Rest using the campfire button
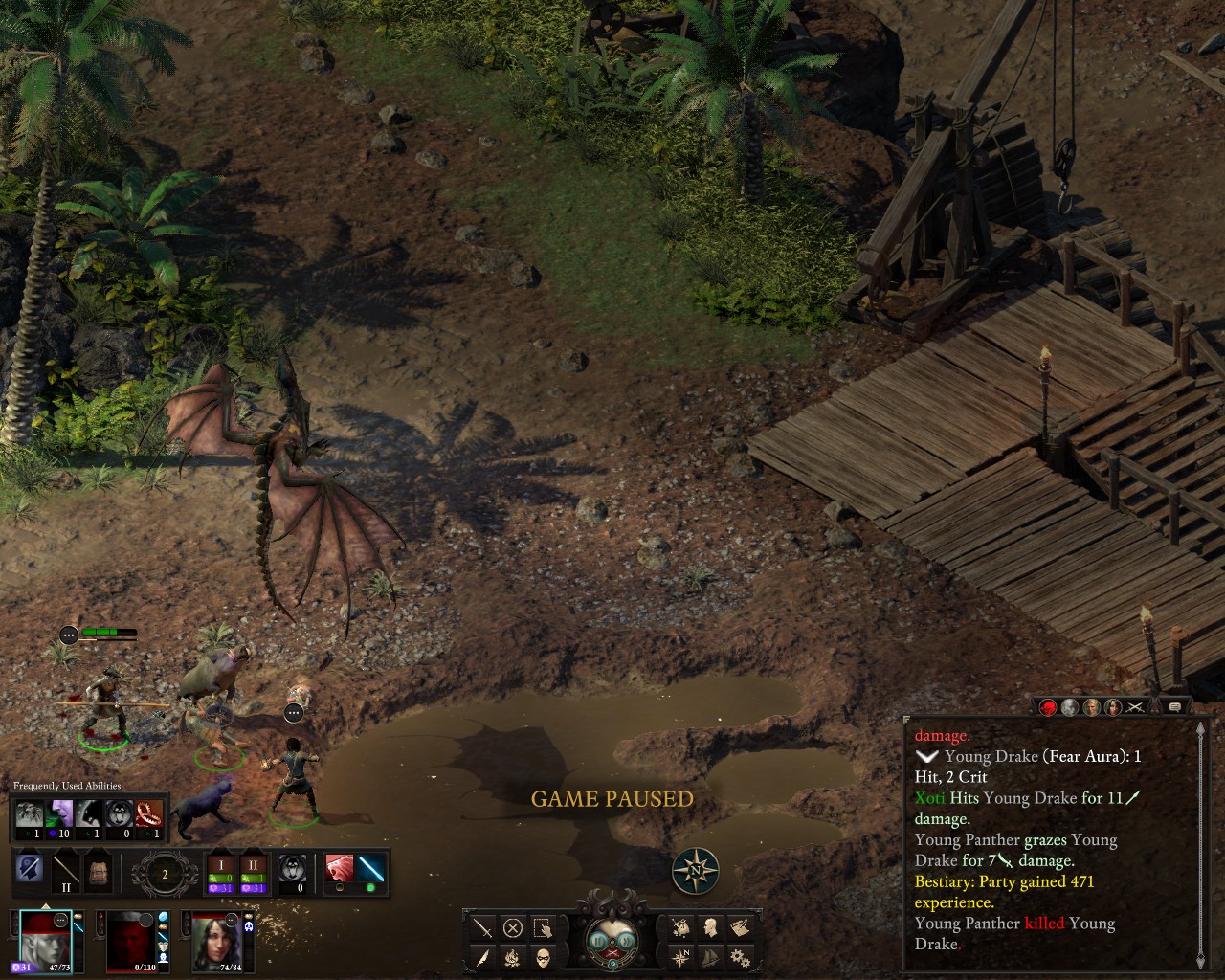1225x980 pixels. click(513, 956)
